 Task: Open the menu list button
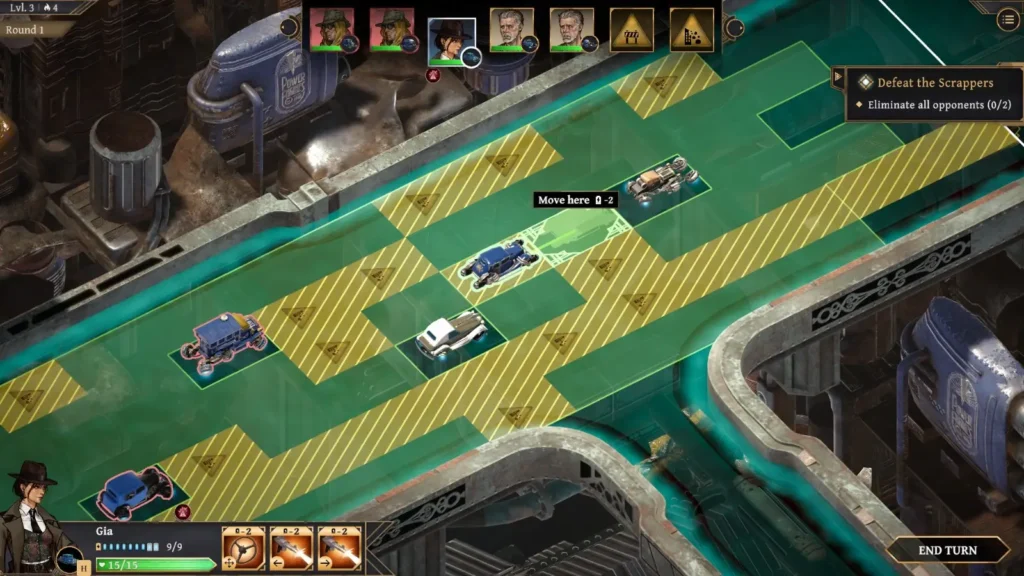pos(1006,21)
